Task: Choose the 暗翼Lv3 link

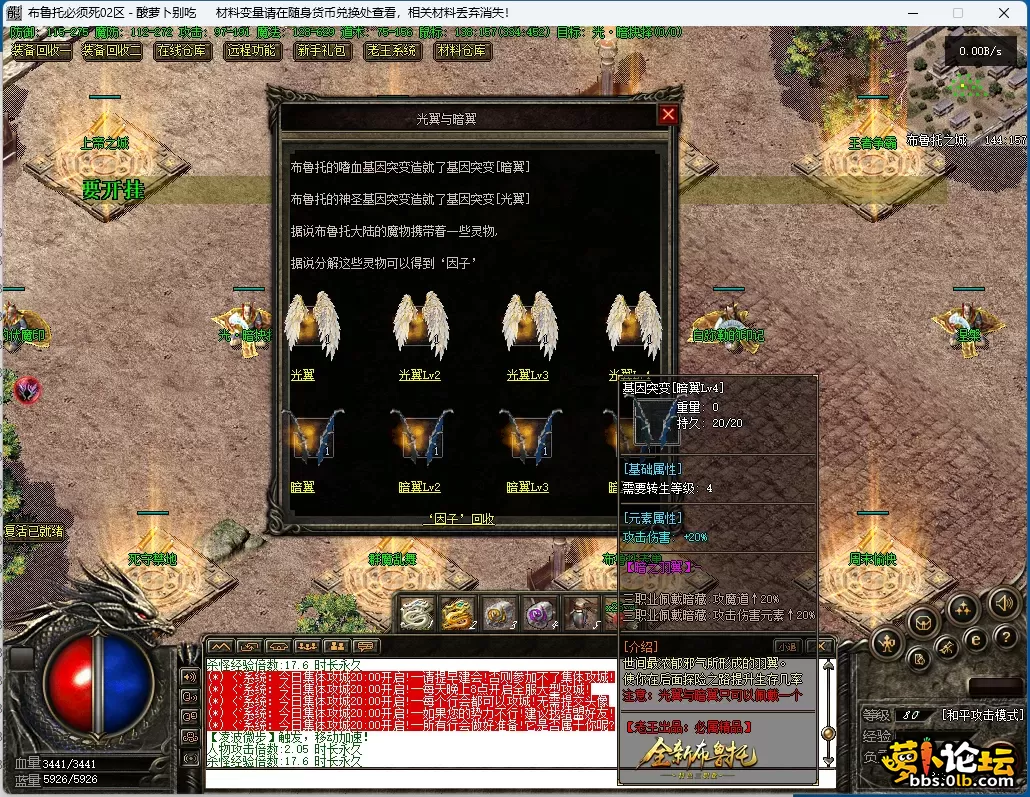Action: point(527,487)
